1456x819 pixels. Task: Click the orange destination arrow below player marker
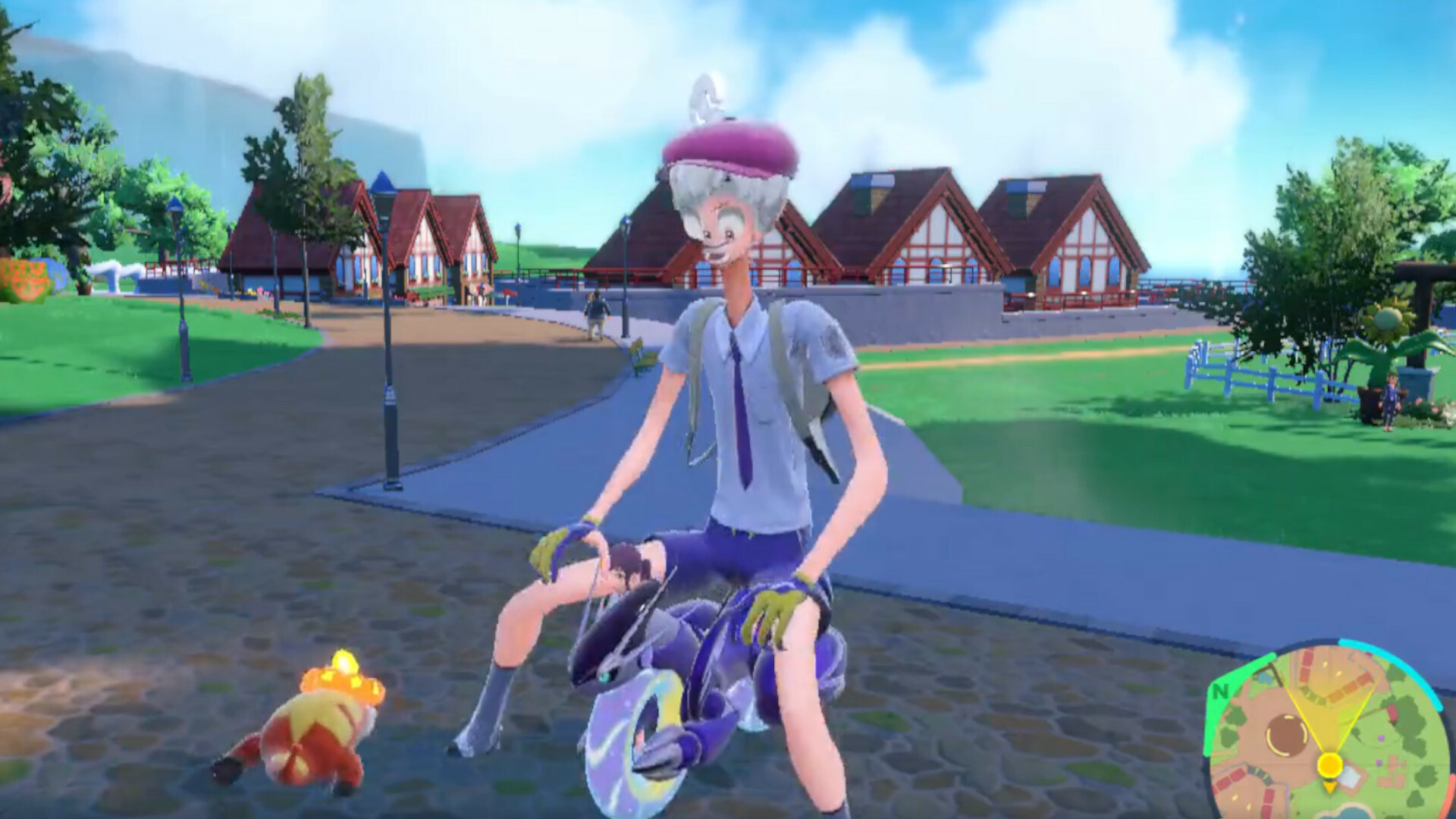coord(1329,787)
